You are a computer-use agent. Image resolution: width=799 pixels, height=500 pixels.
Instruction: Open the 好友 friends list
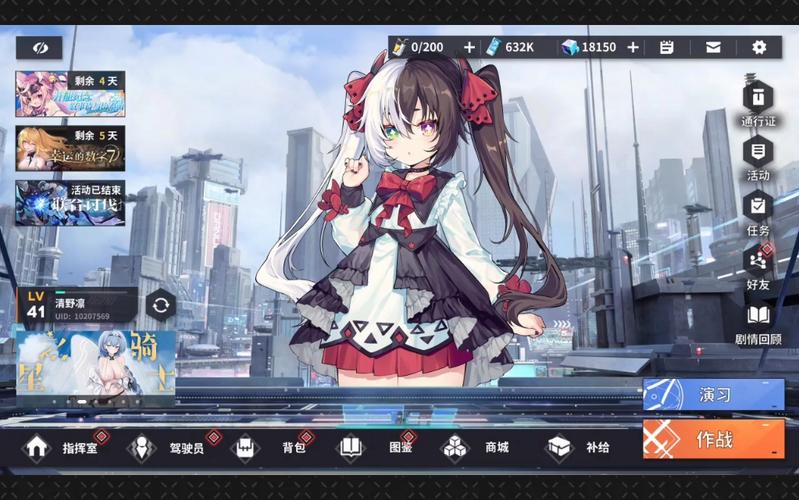(x=758, y=263)
